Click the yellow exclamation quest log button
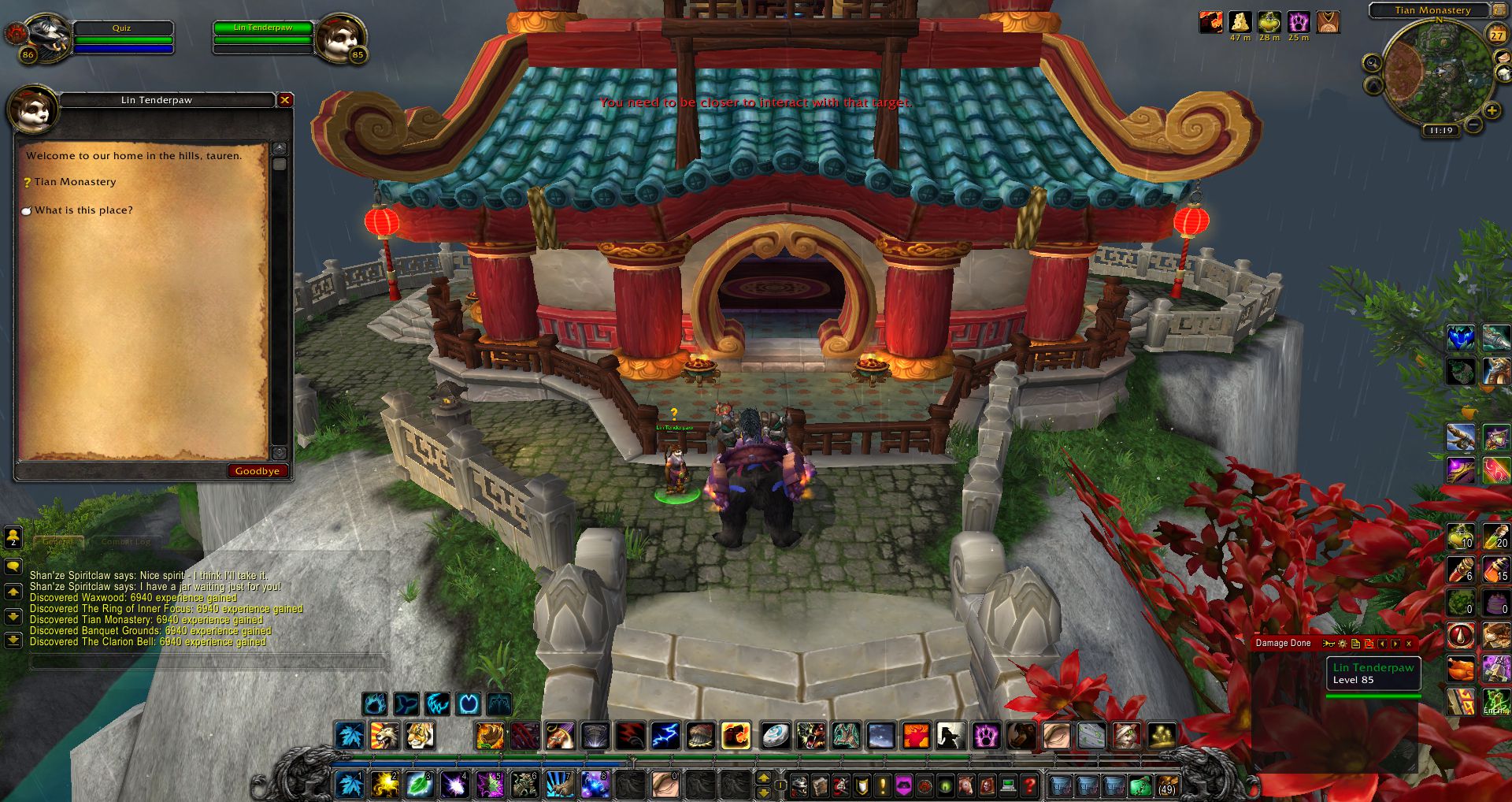The image size is (1512, 802). [883, 785]
